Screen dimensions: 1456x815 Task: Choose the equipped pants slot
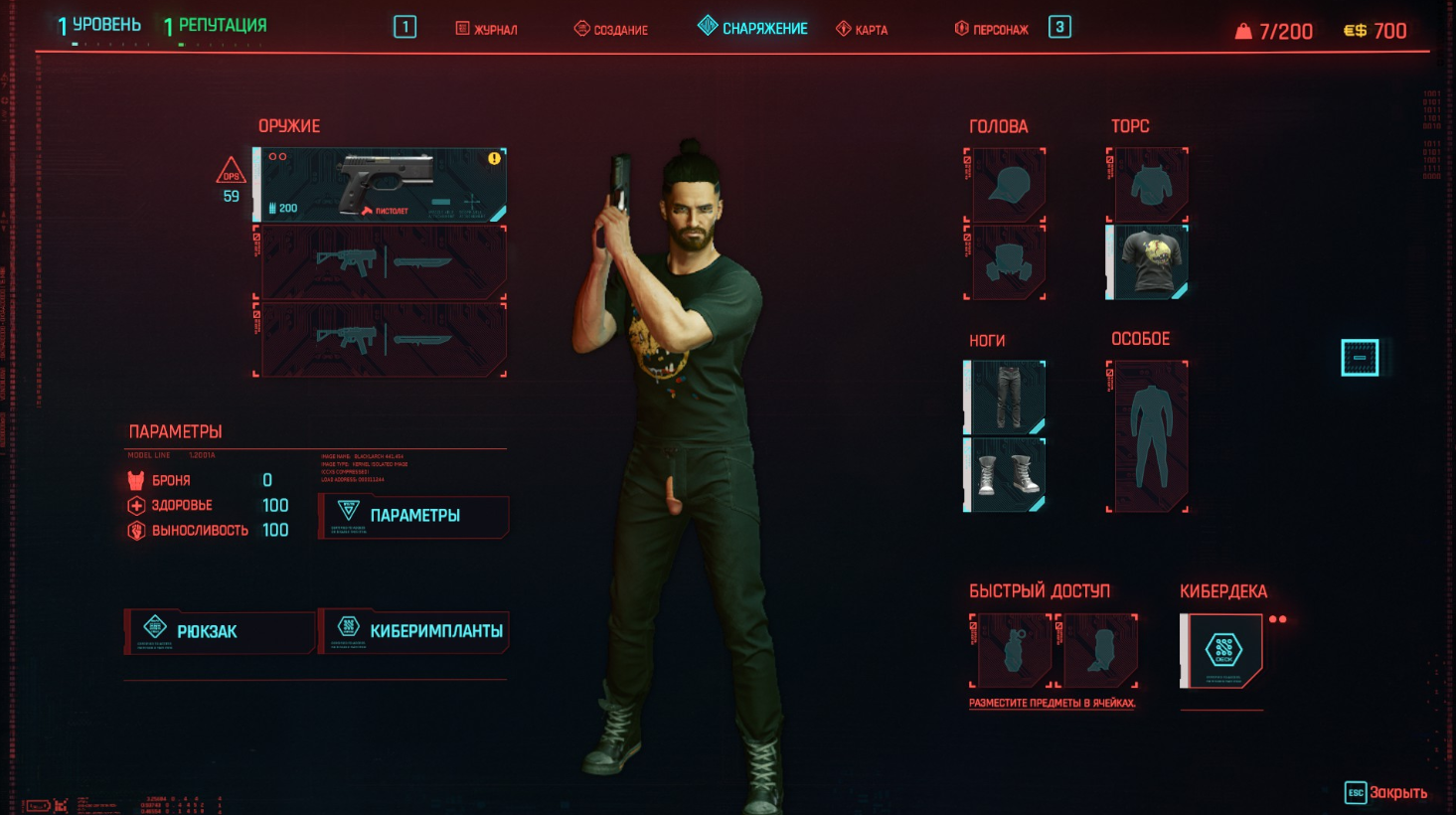point(1005,397)
